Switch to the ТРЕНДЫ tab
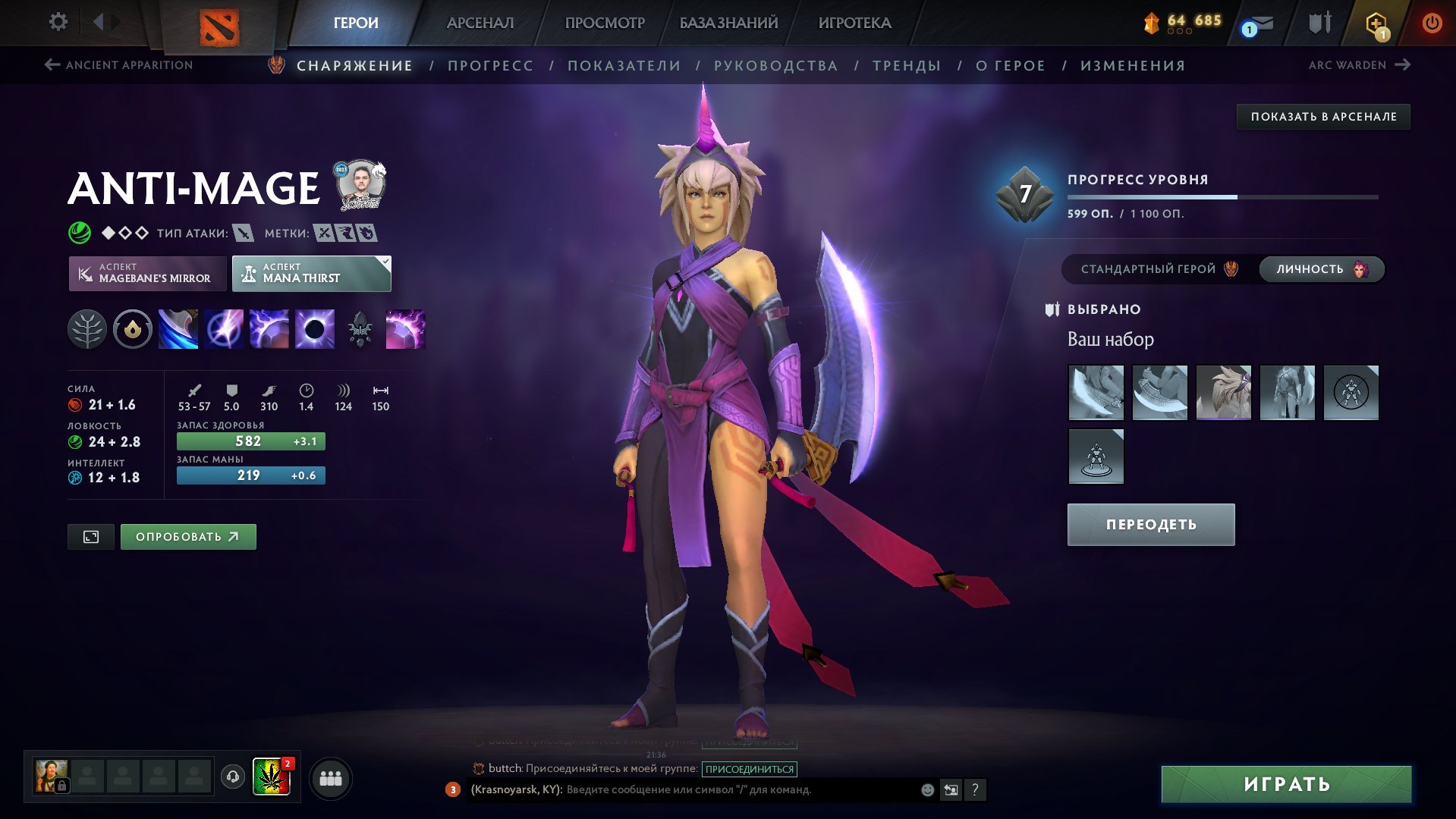Screen dimensions: 1456x819 (908, 65)
